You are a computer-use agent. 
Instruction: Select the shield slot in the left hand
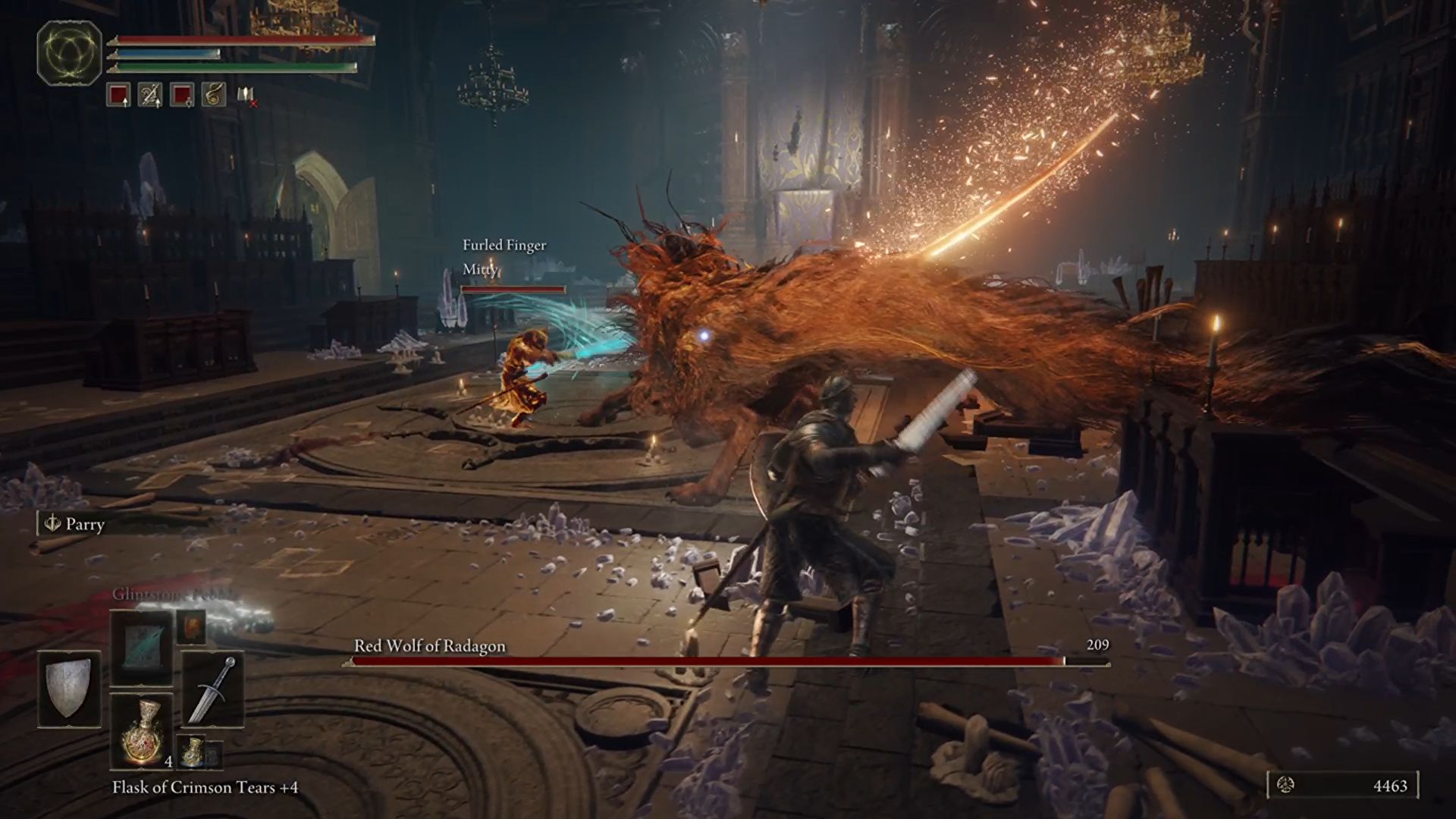point(69,689)
